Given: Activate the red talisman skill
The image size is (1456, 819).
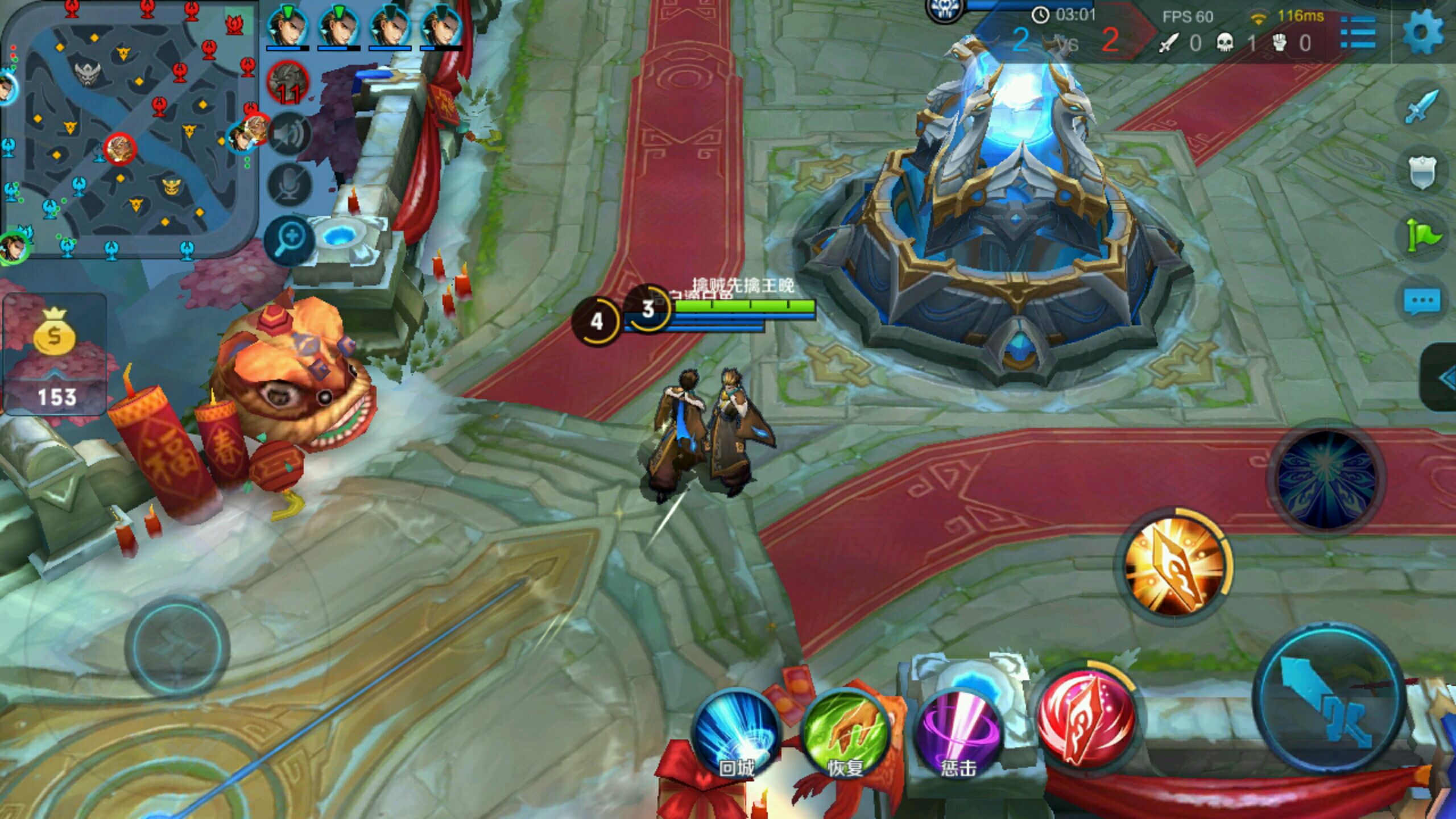Looking at the screenshot, I should tap(1085, 719).
